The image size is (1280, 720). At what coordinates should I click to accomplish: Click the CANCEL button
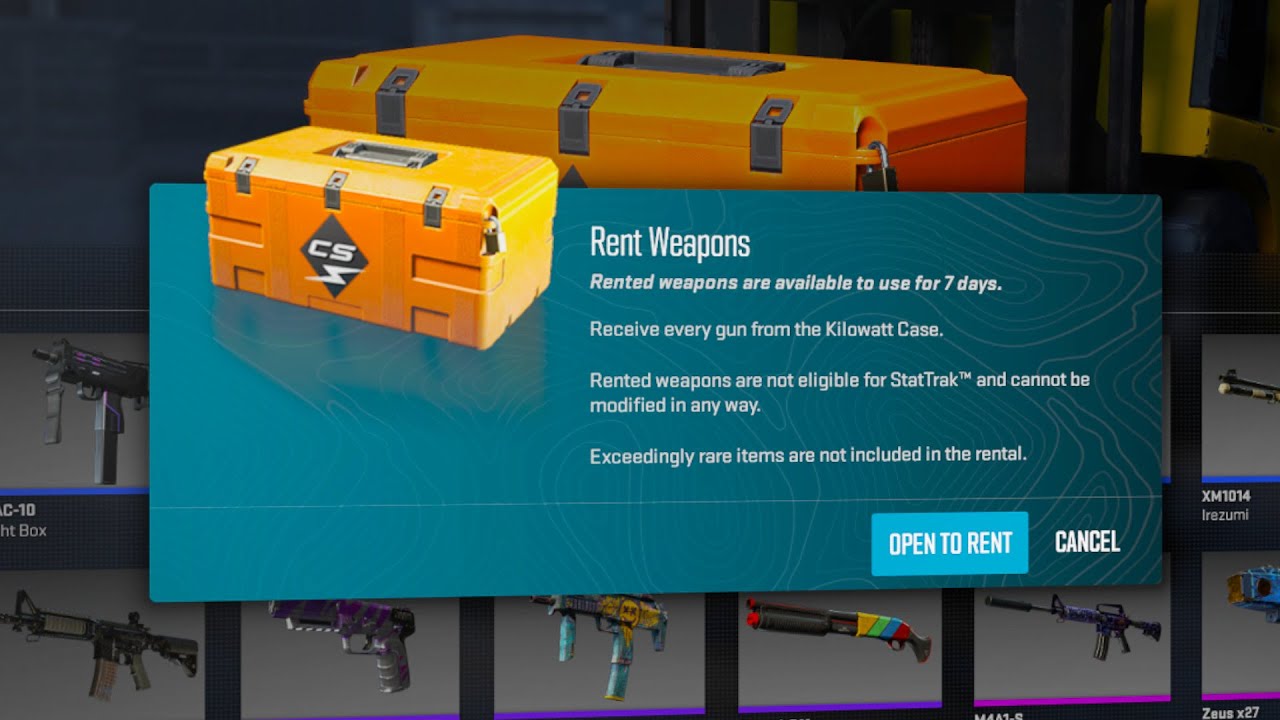[1086, 542]
